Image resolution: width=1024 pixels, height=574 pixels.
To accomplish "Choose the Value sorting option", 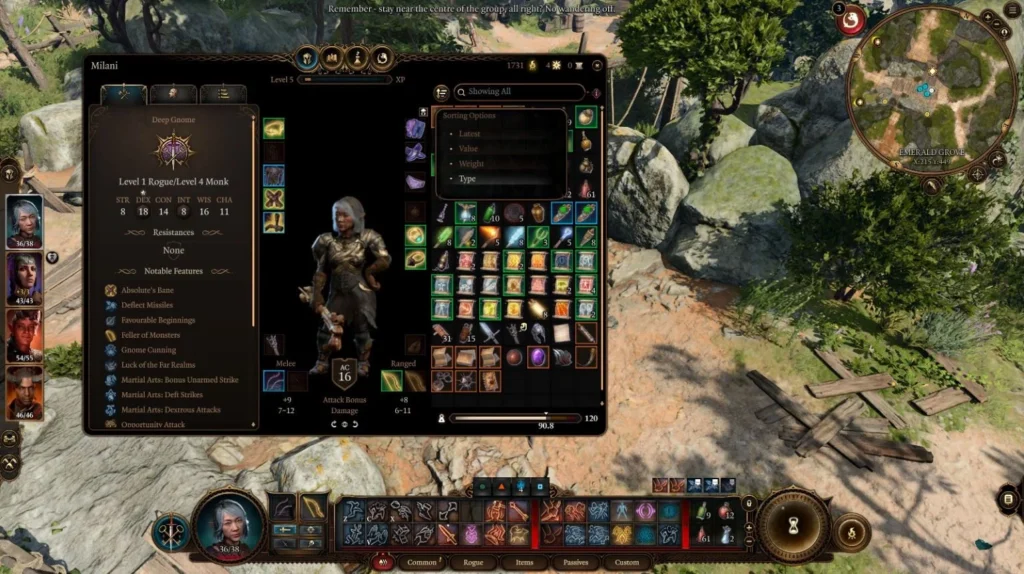I will pyautogui.click(x=468, y=148).
